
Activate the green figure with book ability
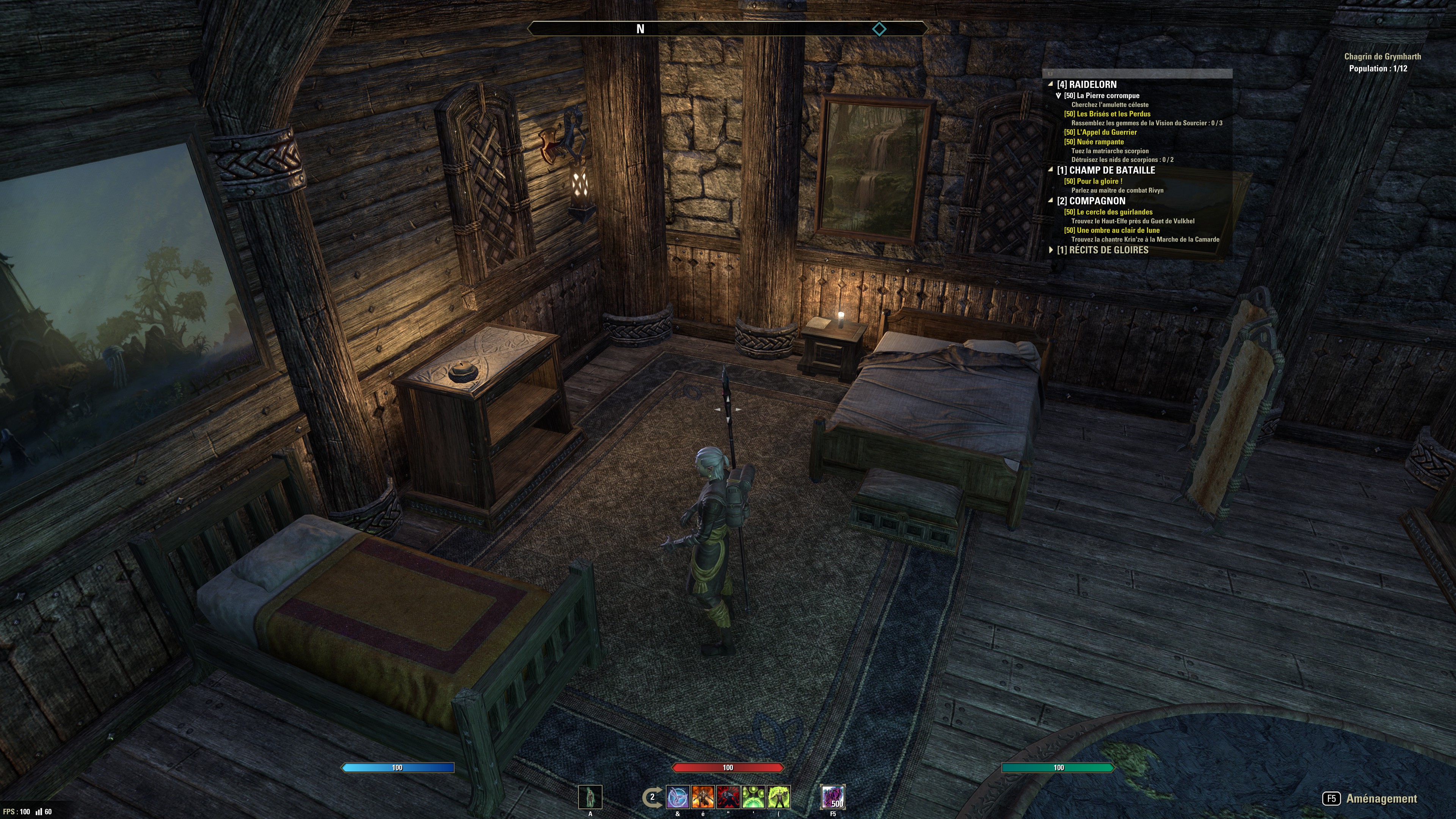pos(779,797)
